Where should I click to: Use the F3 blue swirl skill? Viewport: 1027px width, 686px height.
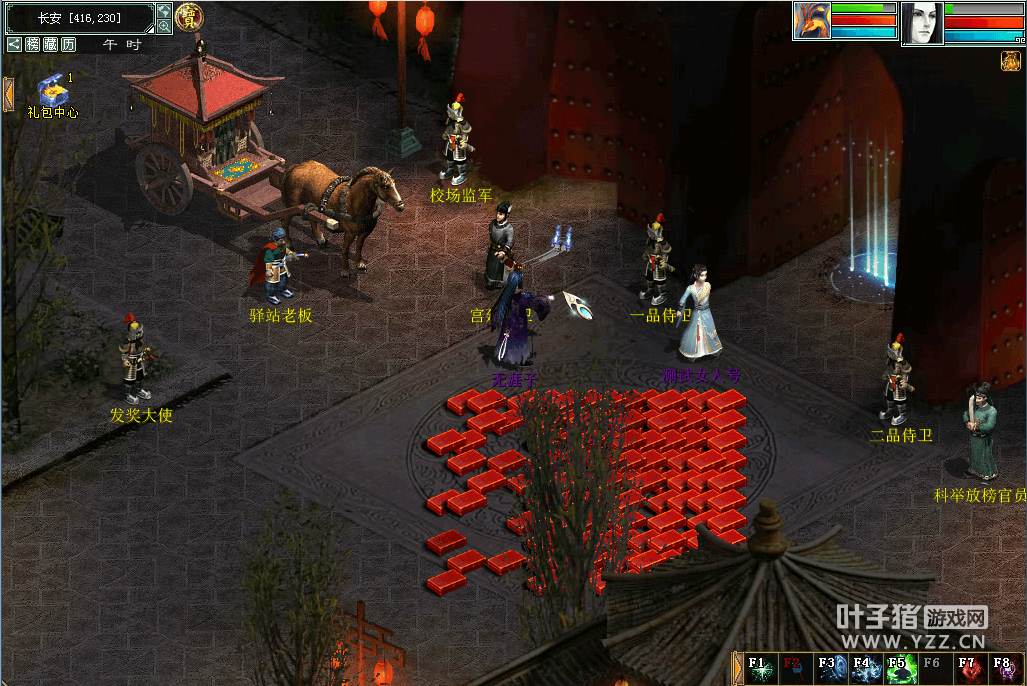(x=829, y=669)
